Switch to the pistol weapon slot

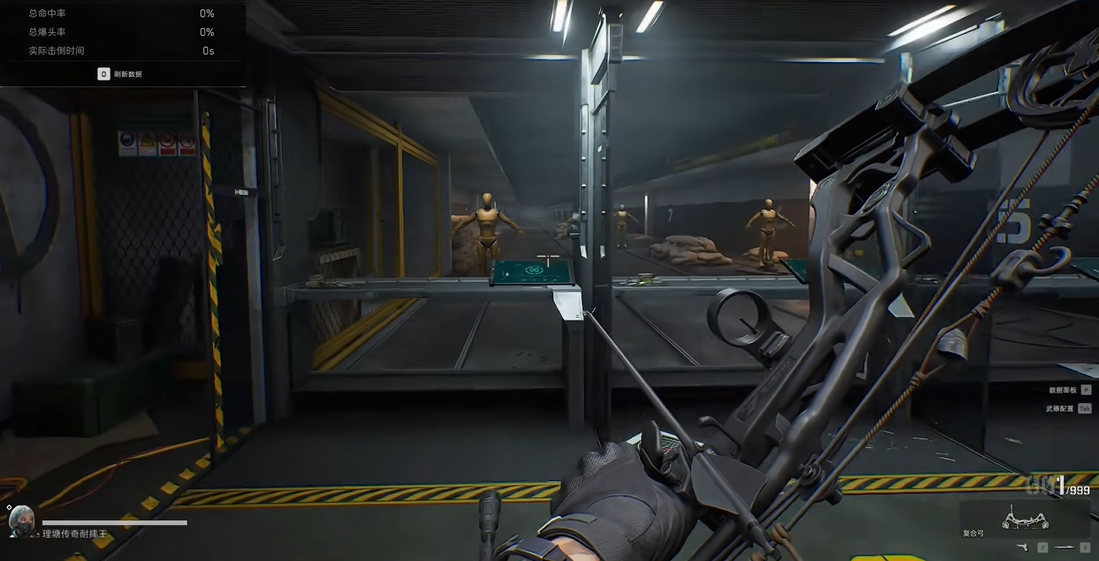pyautogui.click(x=1024, y=548)
